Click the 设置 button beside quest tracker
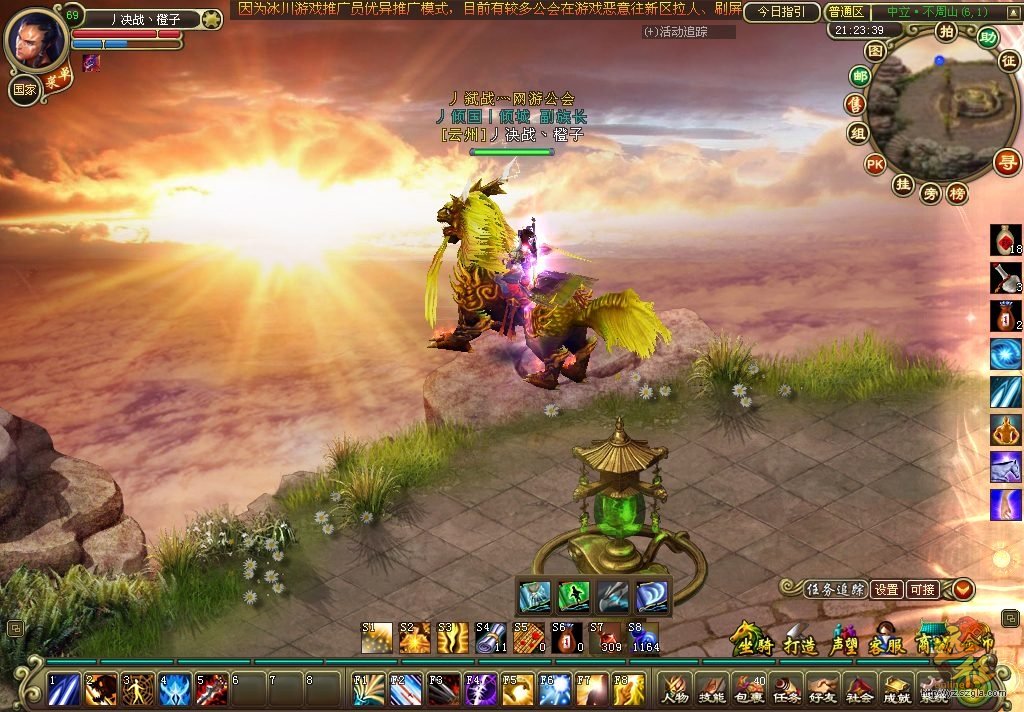Viewport: 1024px width, 712px height. click(886, 590)
